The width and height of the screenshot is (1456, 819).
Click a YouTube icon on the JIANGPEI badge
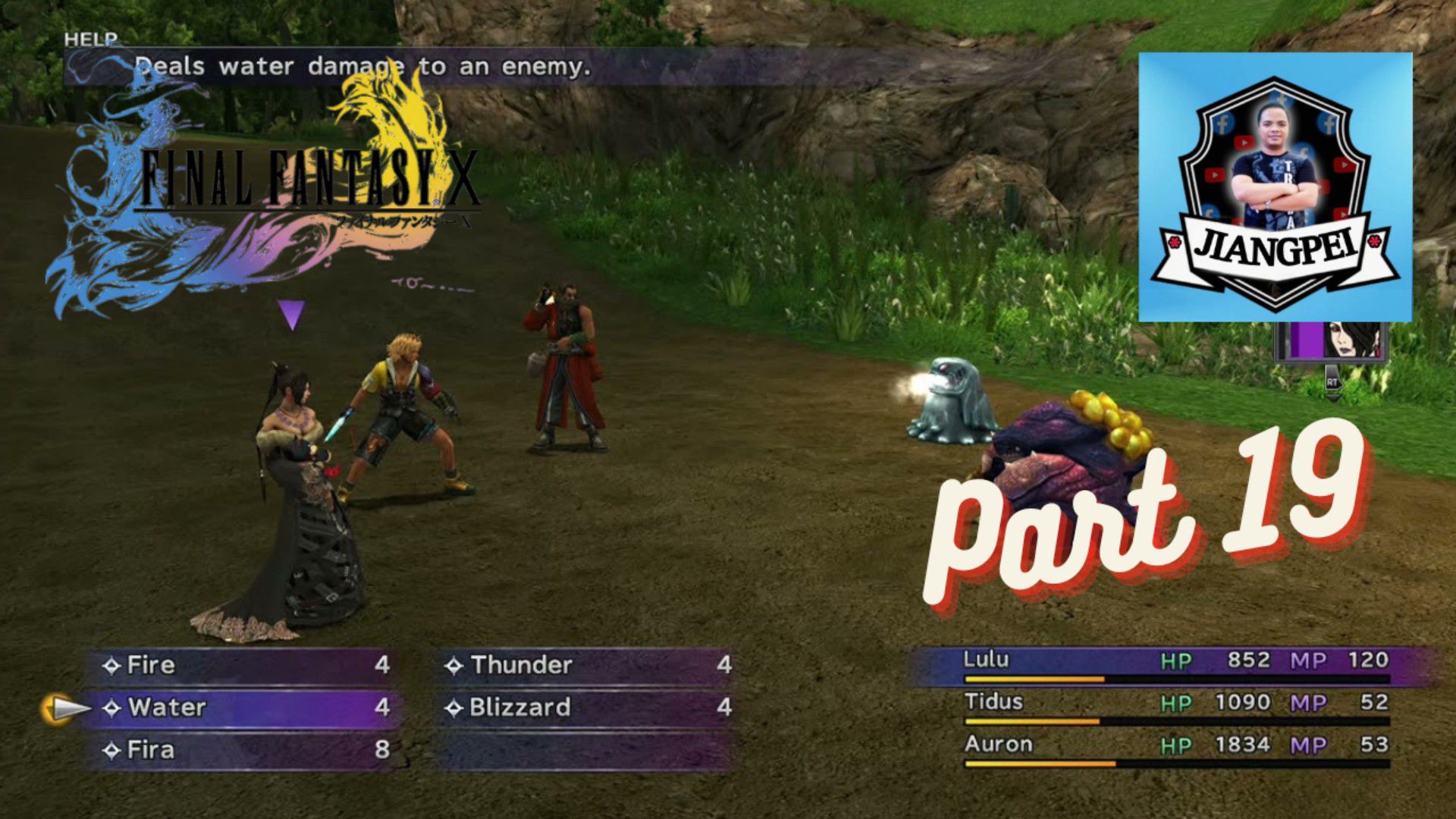tap(1243, 143)
